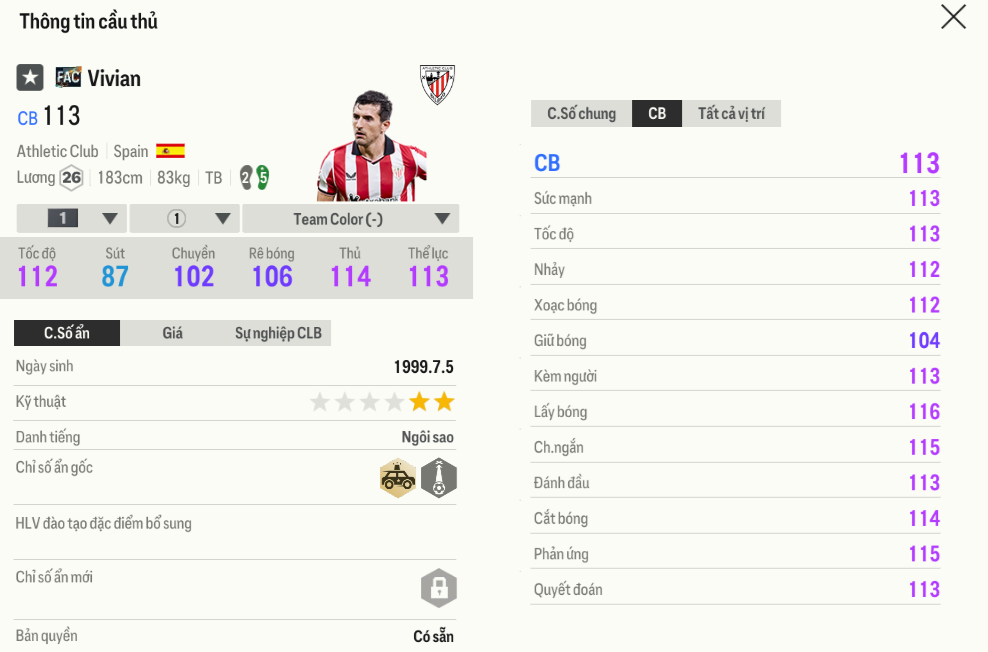Image resolution: width=988 pixels, height=652 pixels.
Task: Click Vivian's player portrait
Action: point(372,147)
